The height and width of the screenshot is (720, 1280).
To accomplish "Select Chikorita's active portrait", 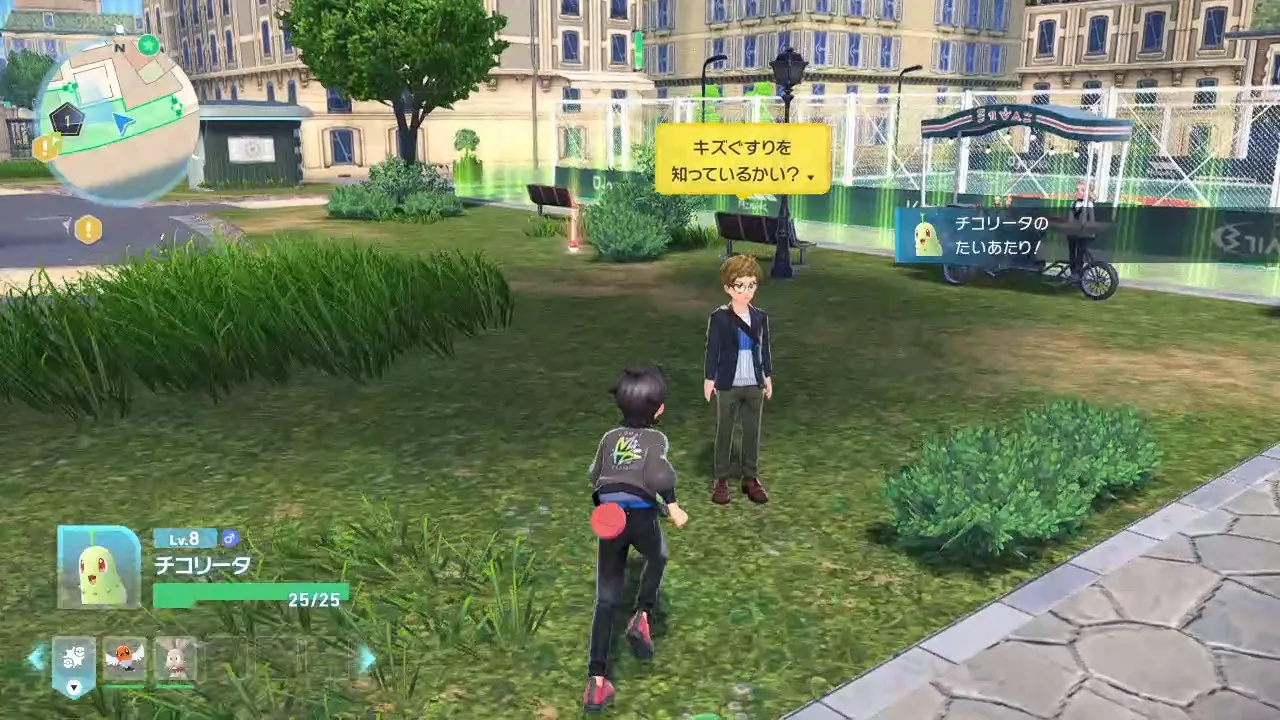I will coord(99,567).
